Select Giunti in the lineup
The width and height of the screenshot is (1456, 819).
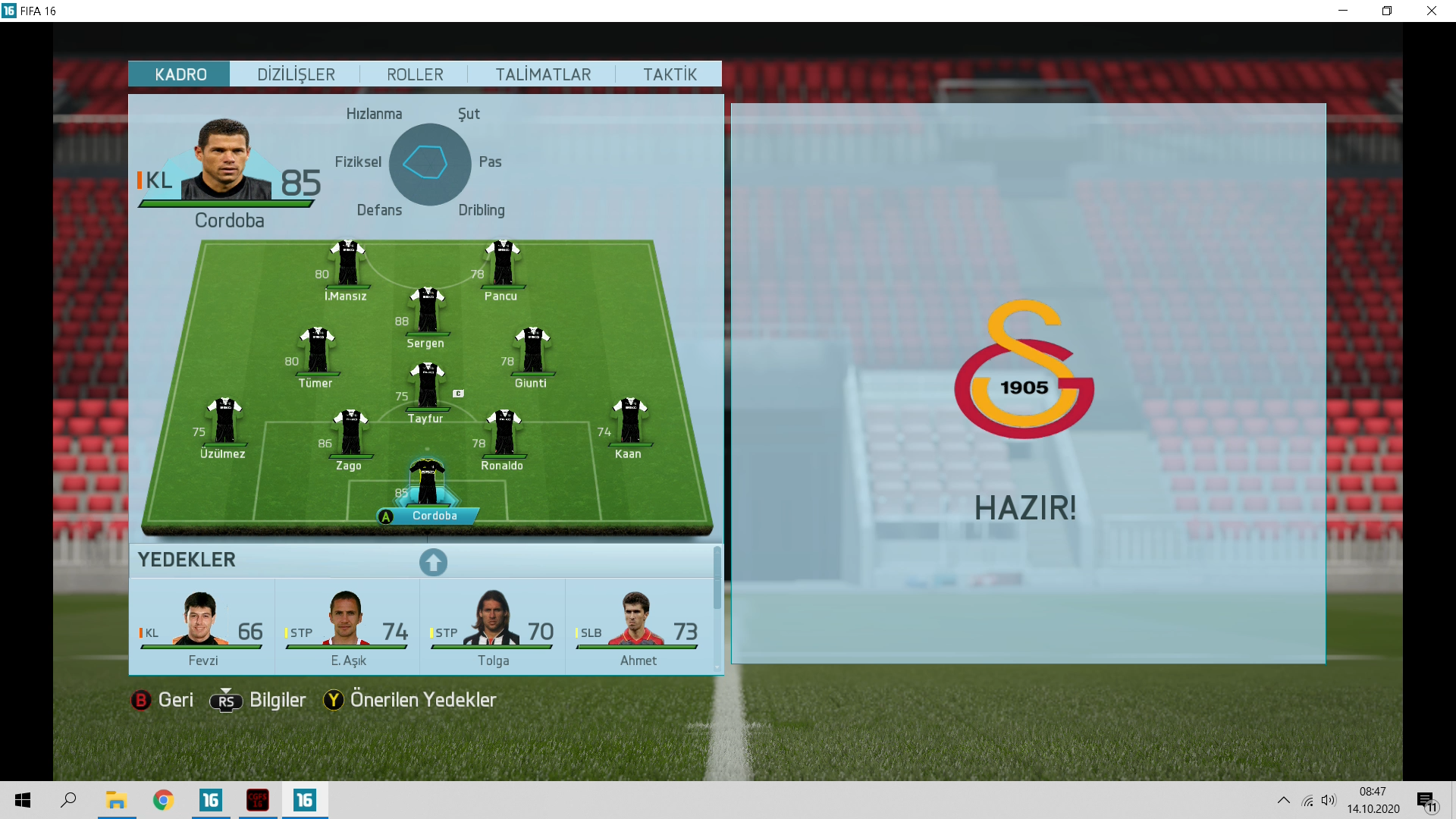click(x=532, y=351)
